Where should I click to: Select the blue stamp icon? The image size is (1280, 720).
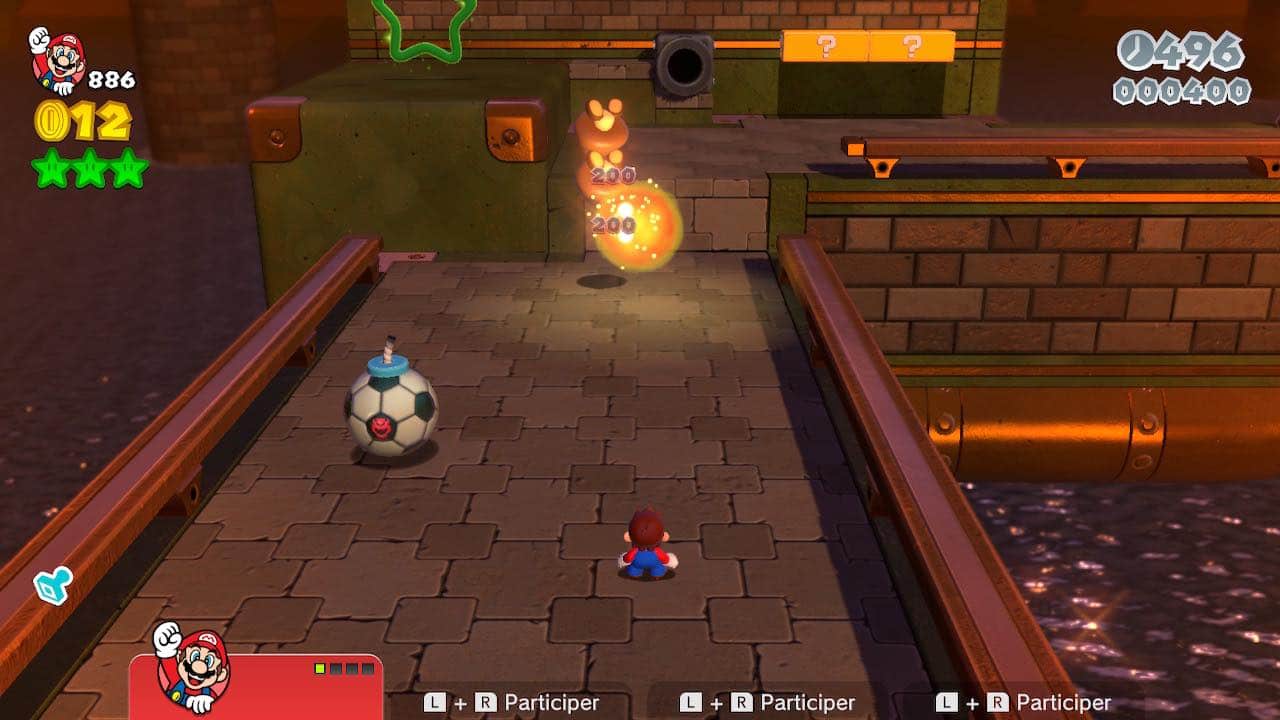click(x=52, y=585)
